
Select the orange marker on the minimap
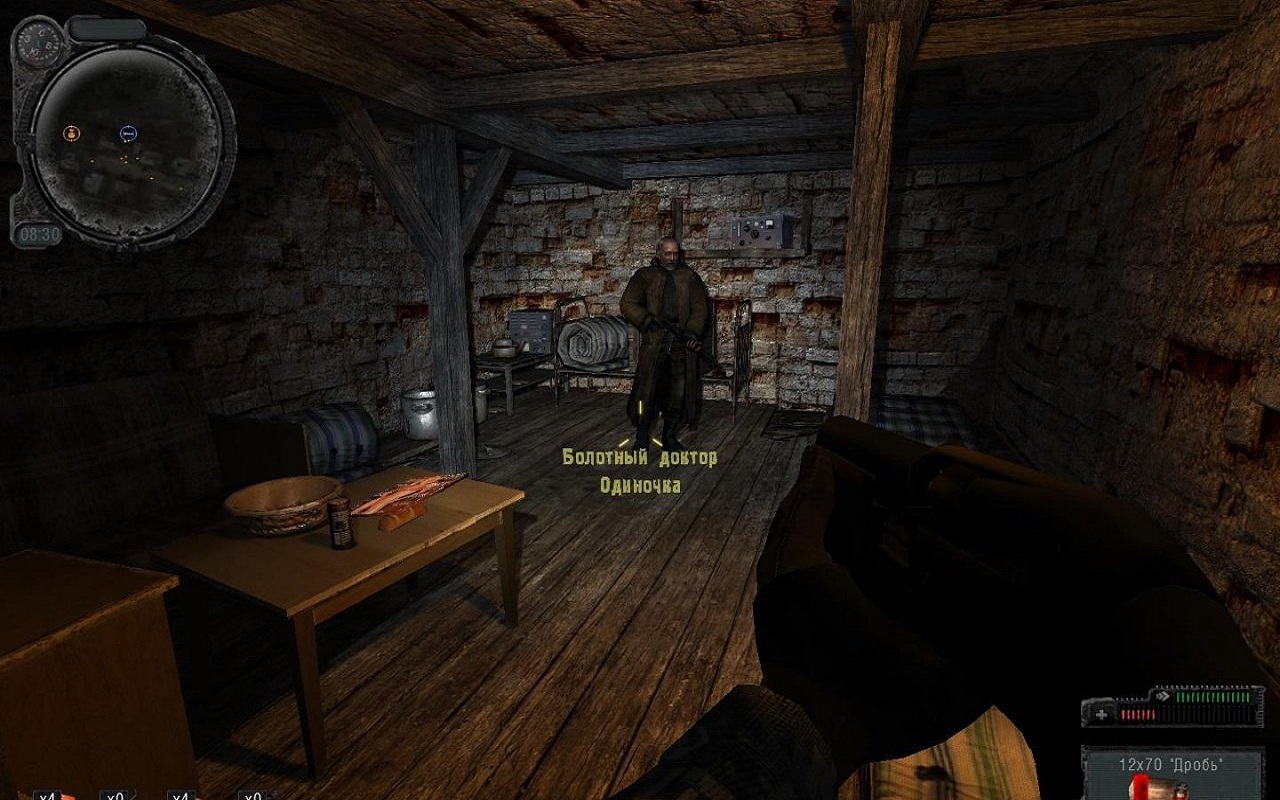point(71,132)
